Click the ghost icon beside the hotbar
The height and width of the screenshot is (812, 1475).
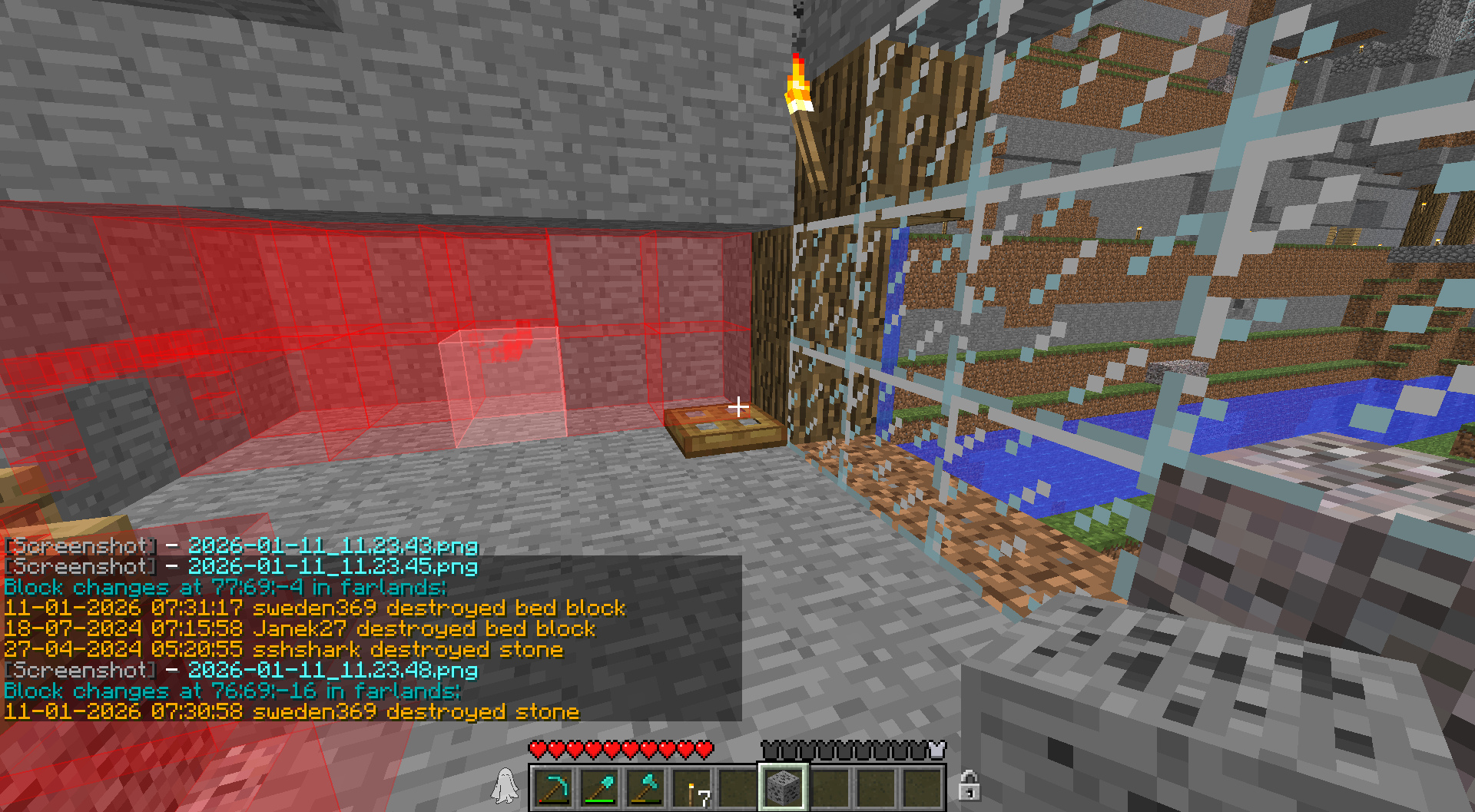(505, 787)
